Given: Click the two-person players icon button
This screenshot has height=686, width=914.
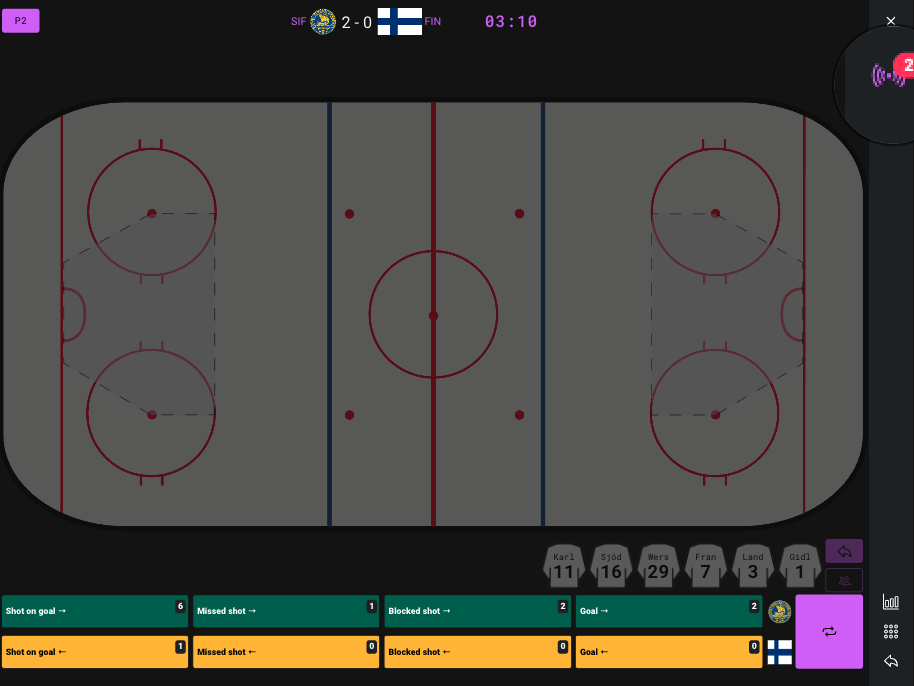Looking at the screenshot, I should [x=844, y=580].
